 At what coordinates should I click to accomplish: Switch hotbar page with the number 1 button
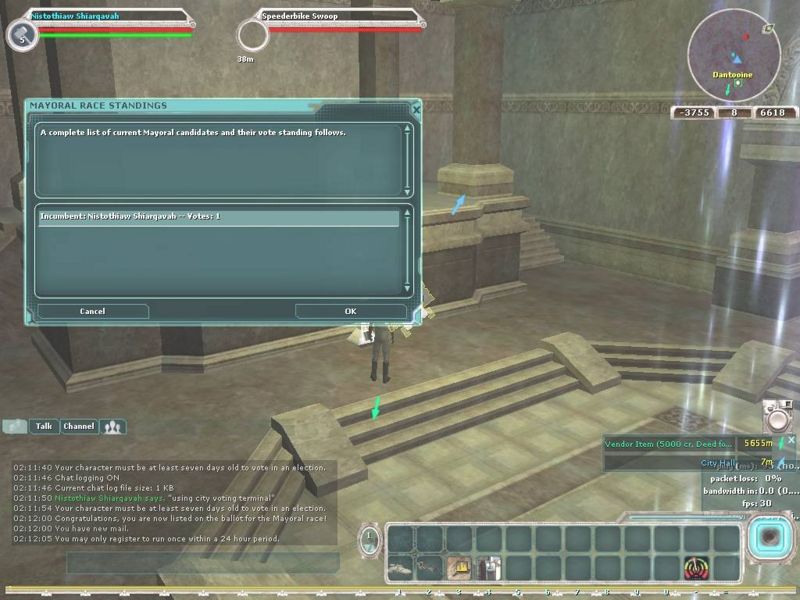370,543
